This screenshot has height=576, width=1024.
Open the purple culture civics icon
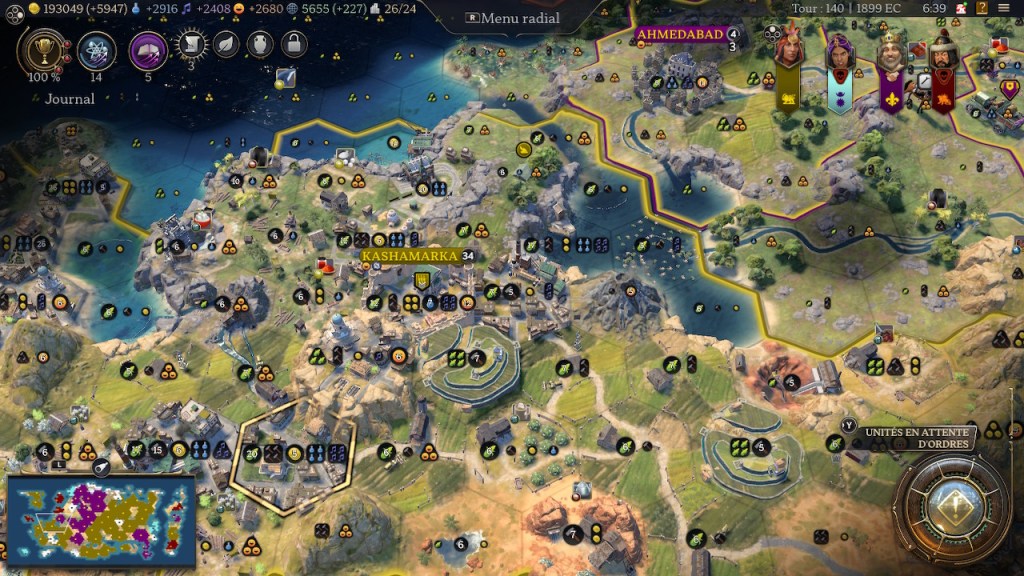(x=148, y=50)
